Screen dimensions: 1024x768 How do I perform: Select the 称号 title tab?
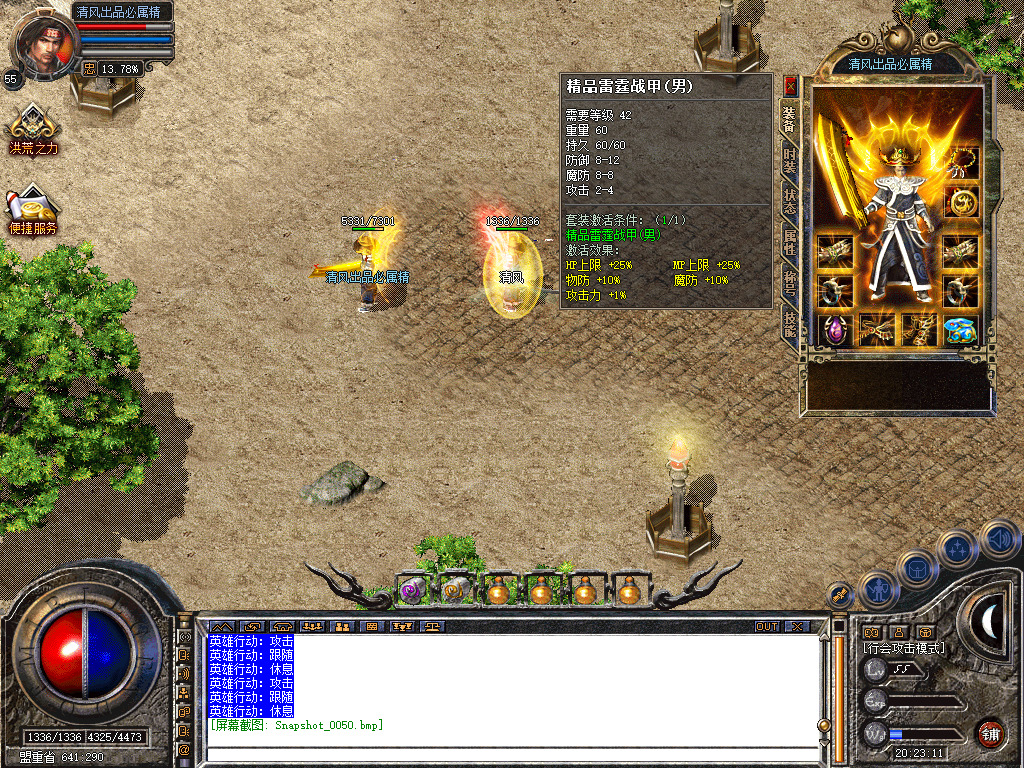(790, 280)
